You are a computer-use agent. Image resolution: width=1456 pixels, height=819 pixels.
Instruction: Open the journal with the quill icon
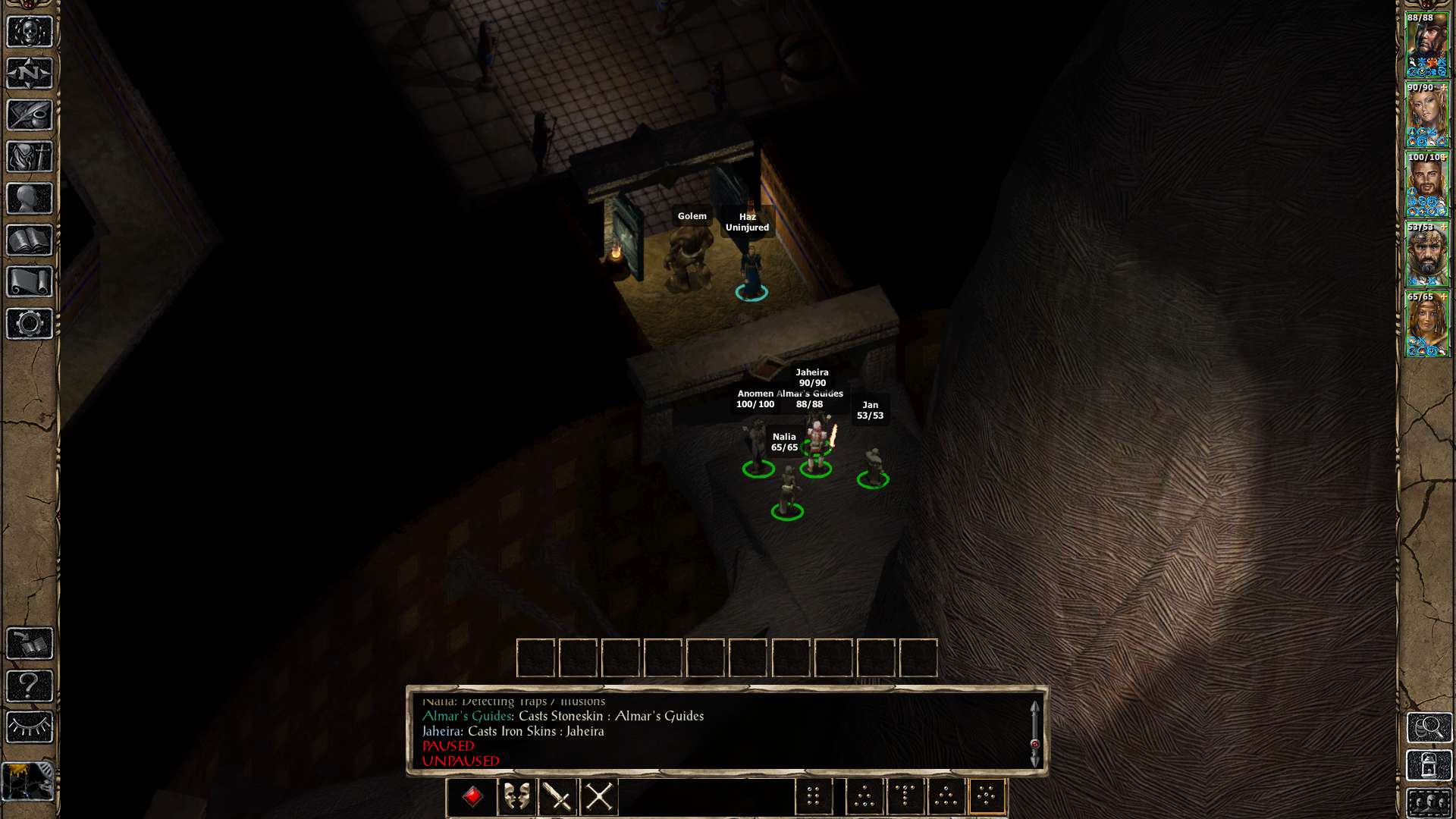[30, 115]
